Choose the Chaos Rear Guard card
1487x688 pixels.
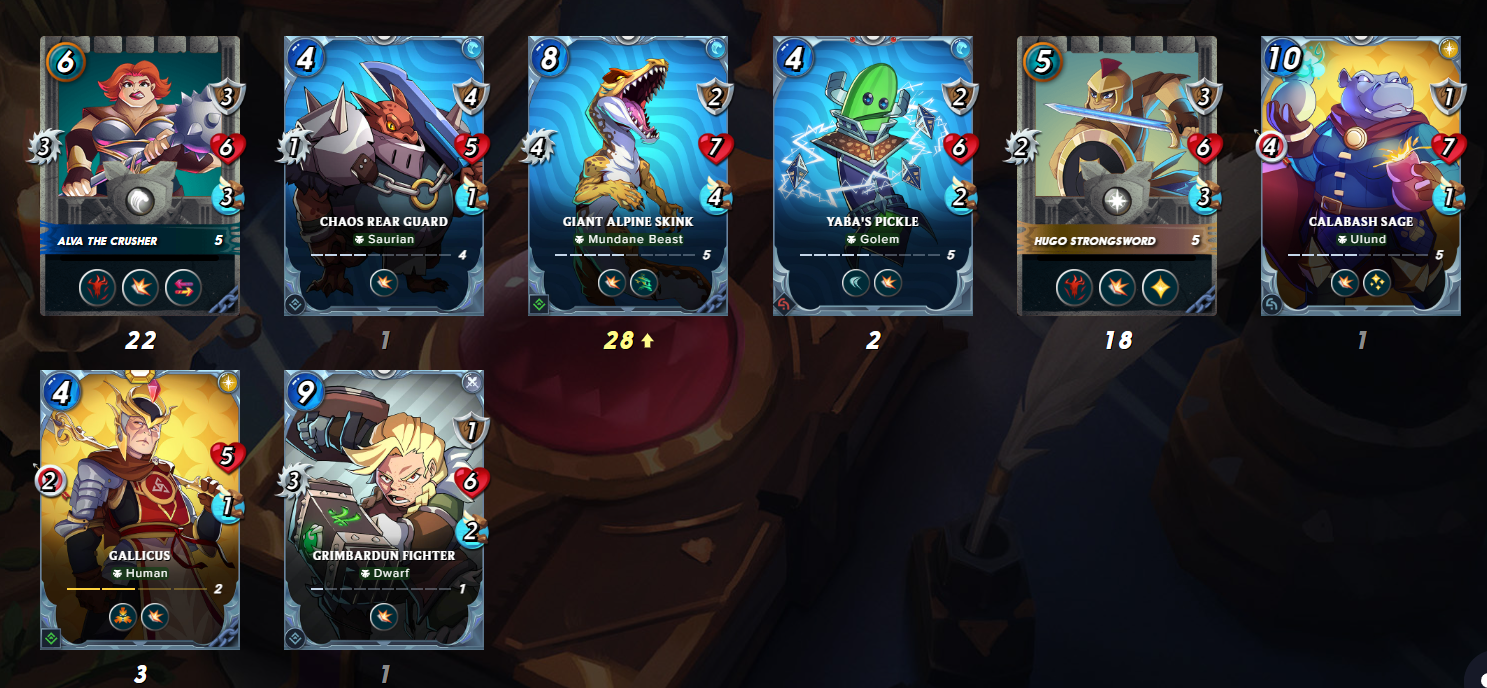pos(384,176)
